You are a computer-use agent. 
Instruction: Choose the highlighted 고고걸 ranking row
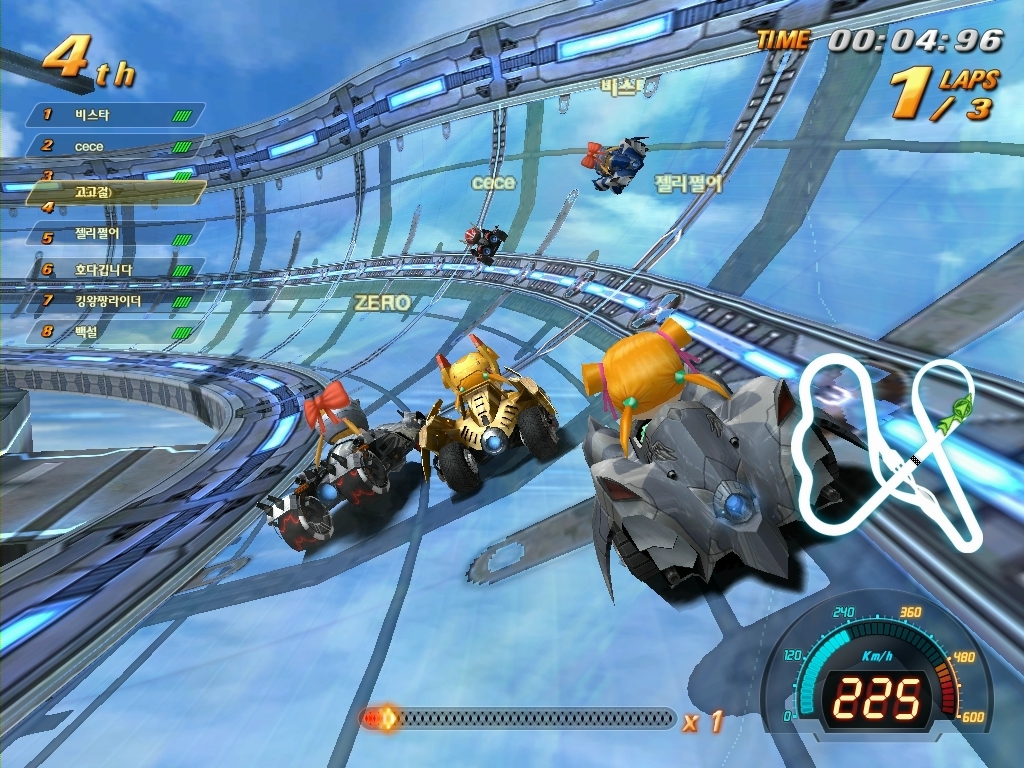pos(115,191)
